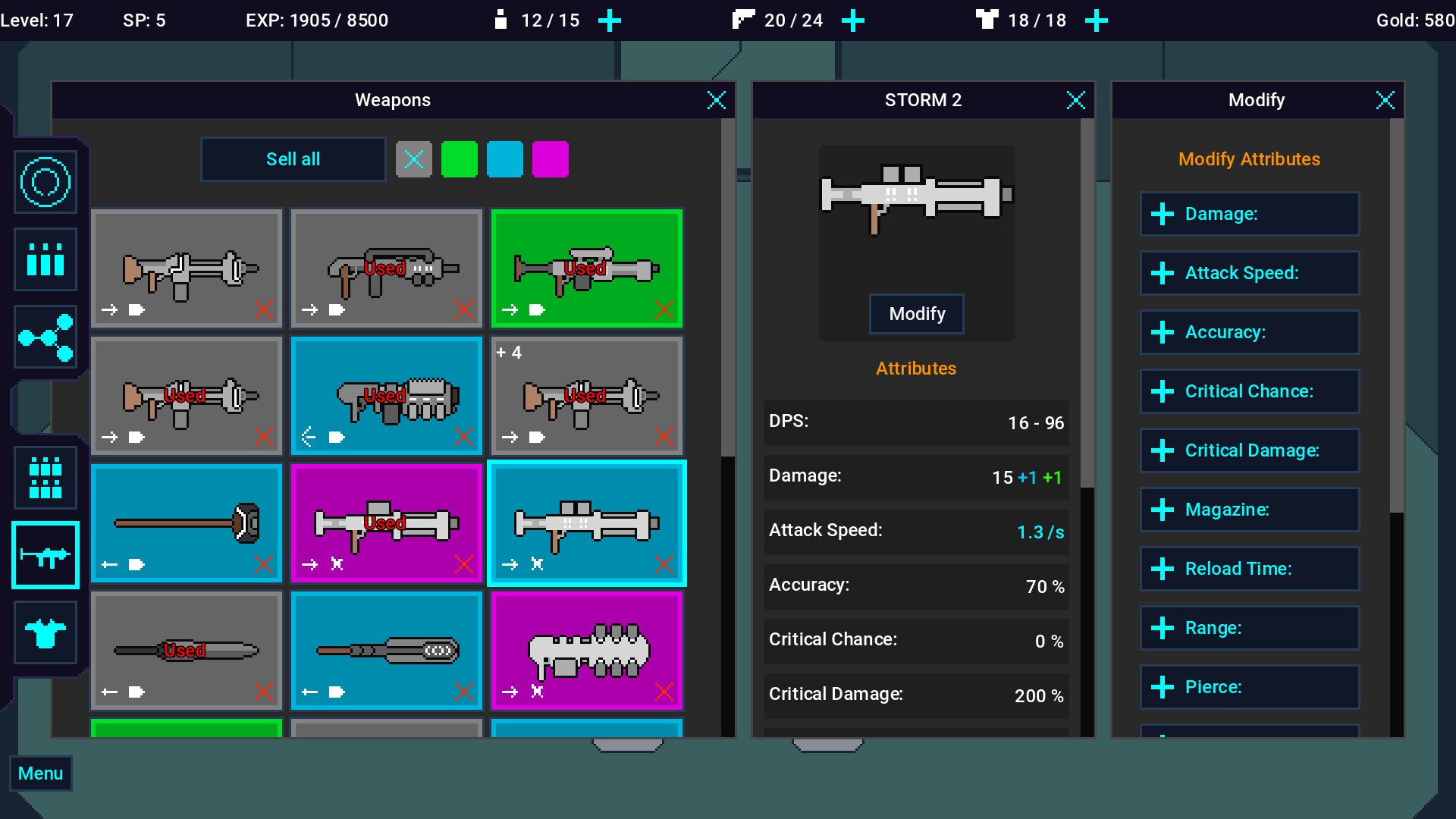Enable the blue weapon color filter
Screen dimensions: 1456x819
click(505, 159)
